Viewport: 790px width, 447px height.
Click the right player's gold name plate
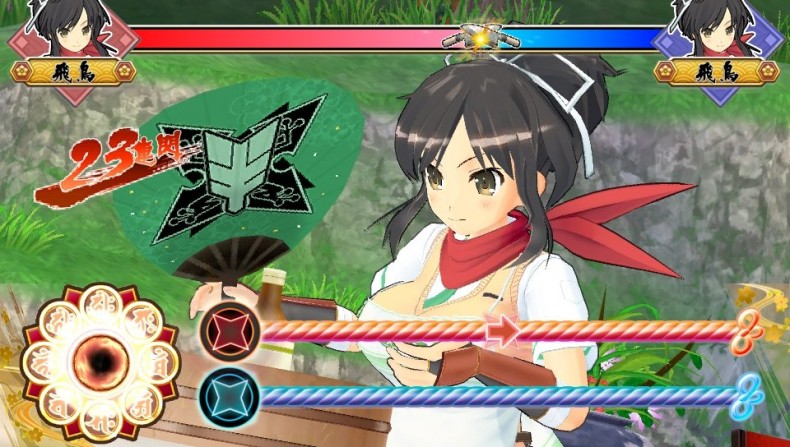click(x=716, y=72)
